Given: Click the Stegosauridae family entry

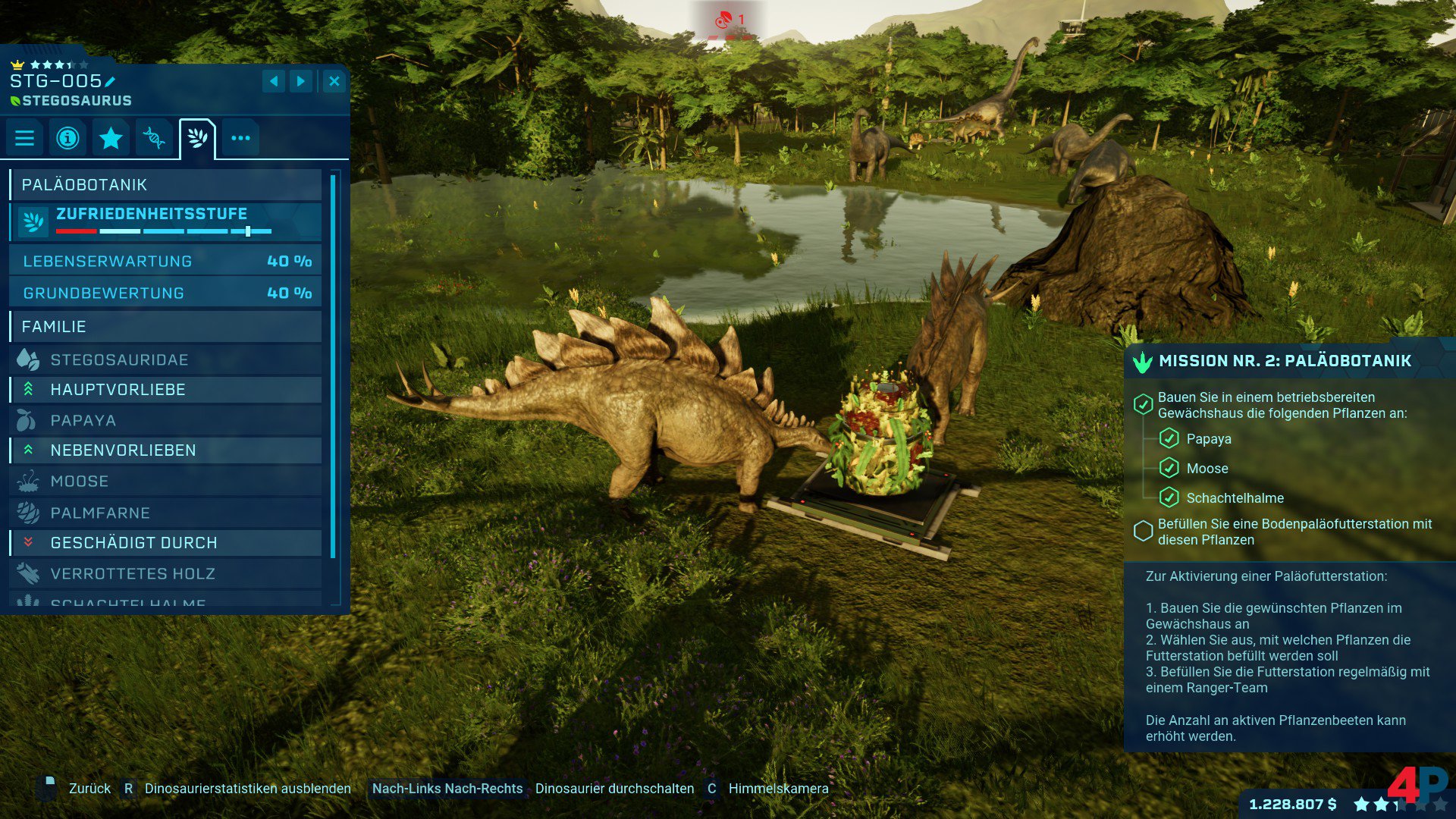Looking at the screenshot, I should [x=165, y=359].
